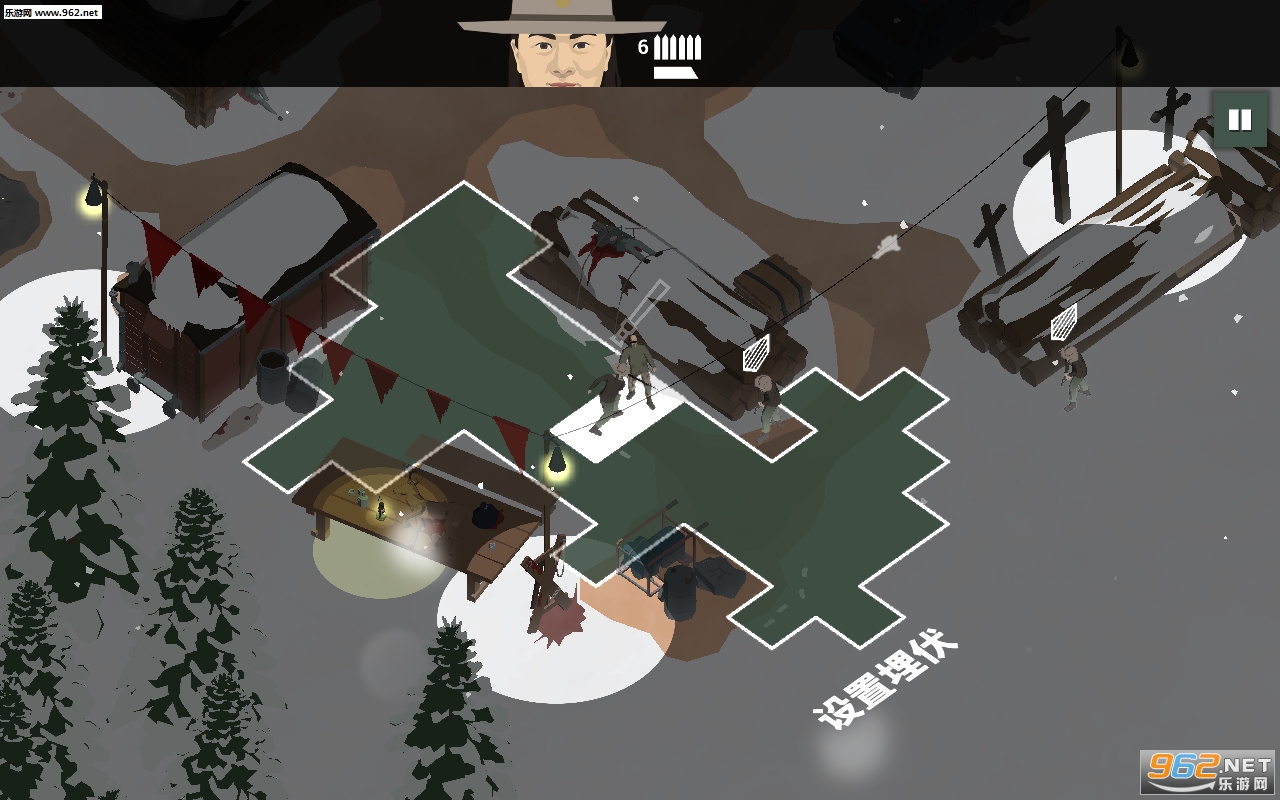Choose the 设置埋伏 ambush action label
This screenshot has width=1280, height=800.
886,679
